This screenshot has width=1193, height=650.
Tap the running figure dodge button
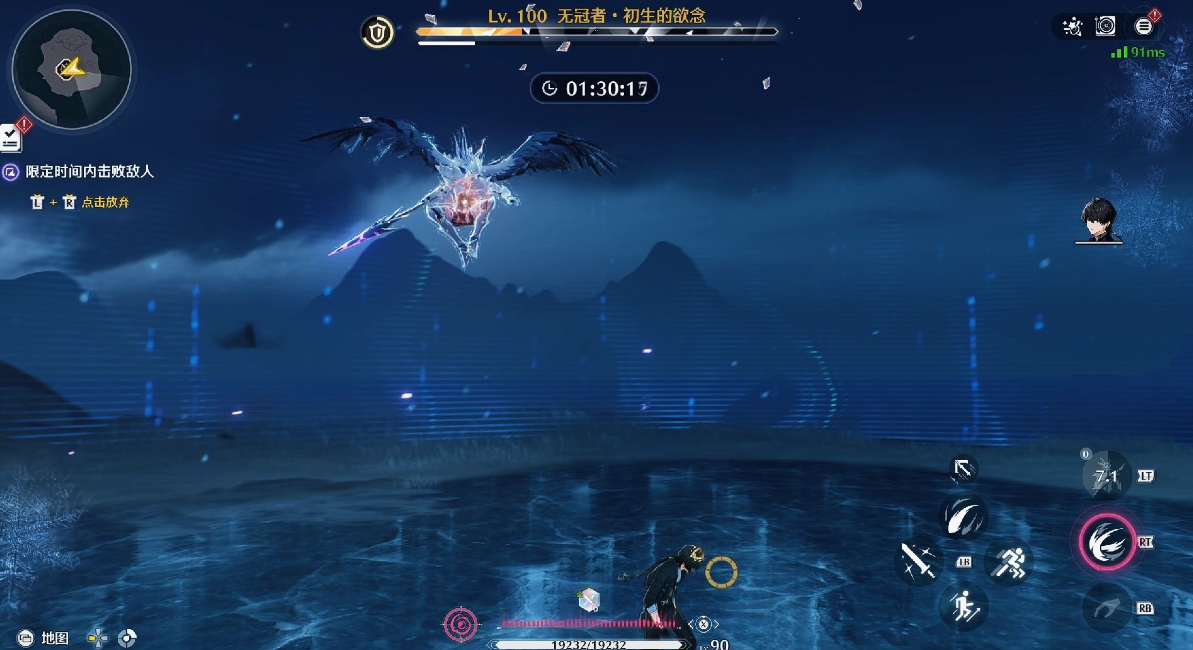[1008, 561]
